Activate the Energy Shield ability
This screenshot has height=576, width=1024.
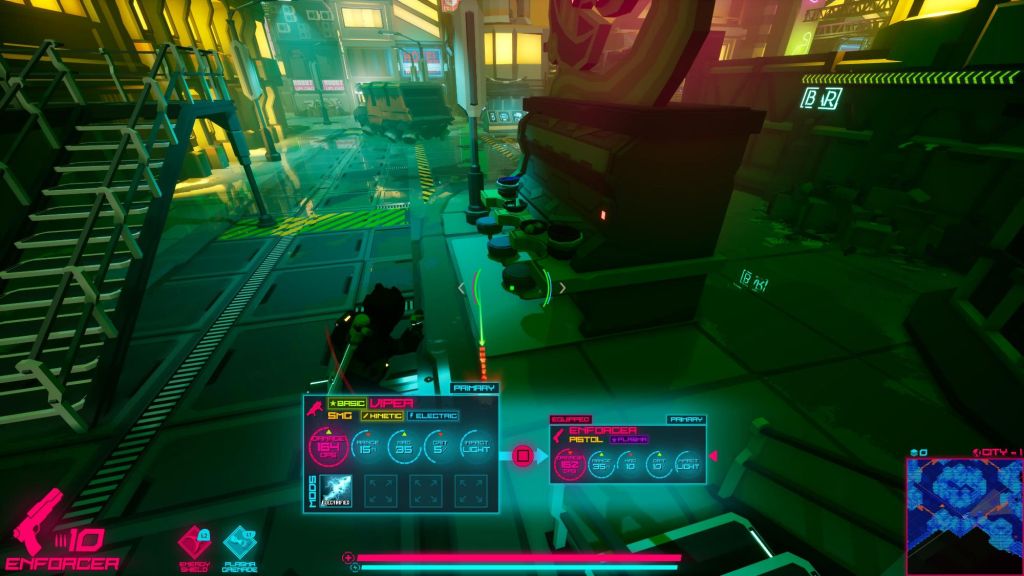click(194, 543)
